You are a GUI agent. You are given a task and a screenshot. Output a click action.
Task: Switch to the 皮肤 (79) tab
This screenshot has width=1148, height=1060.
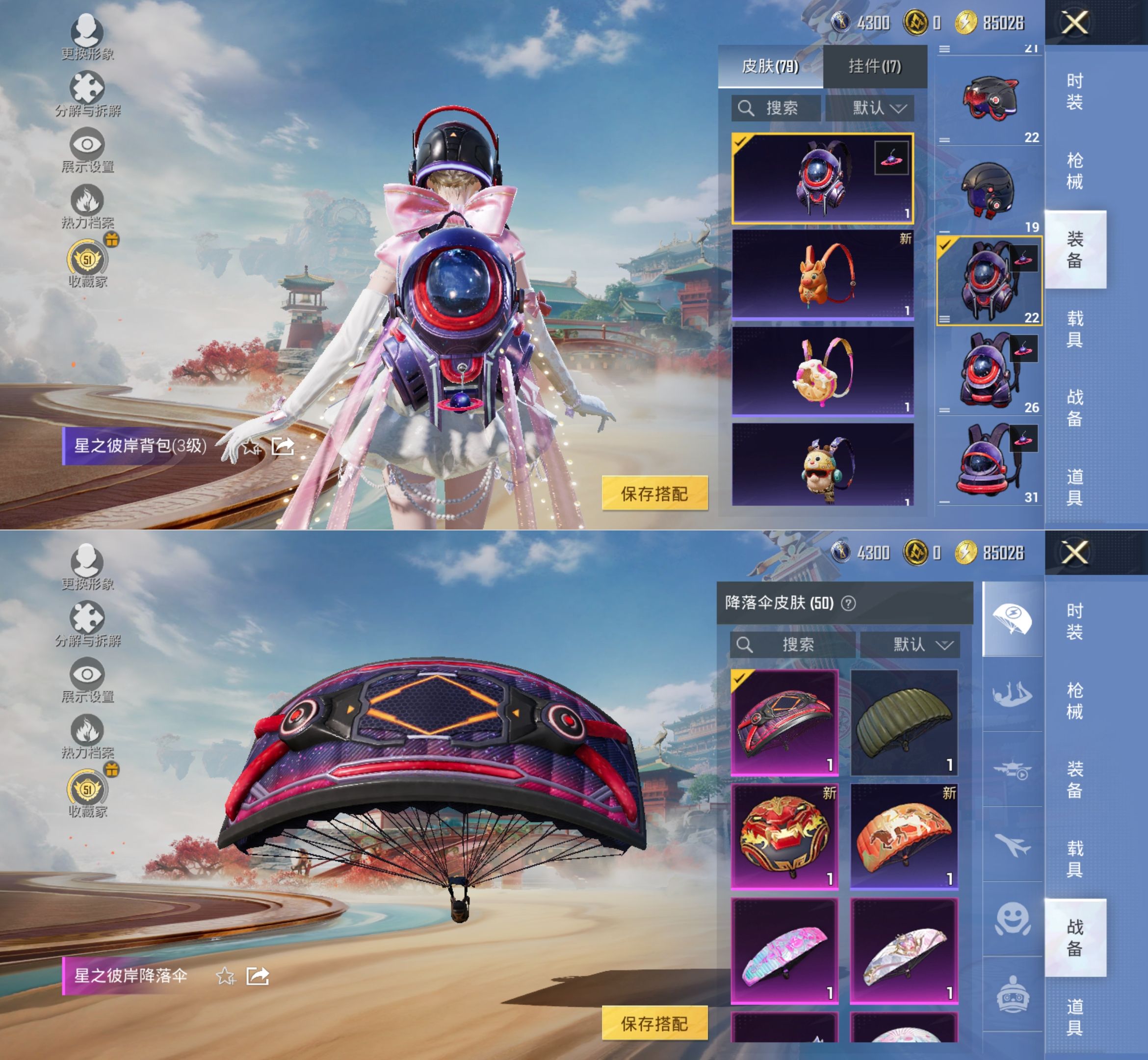click(x=770, y=67)
